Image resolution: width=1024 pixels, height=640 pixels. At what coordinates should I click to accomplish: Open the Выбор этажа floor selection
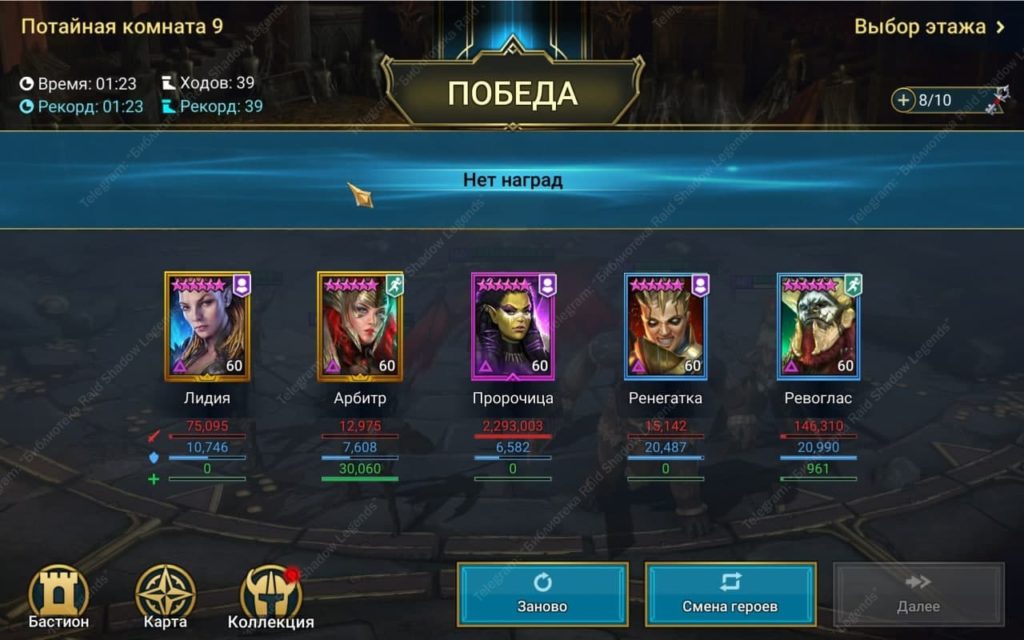coord(929,27)
